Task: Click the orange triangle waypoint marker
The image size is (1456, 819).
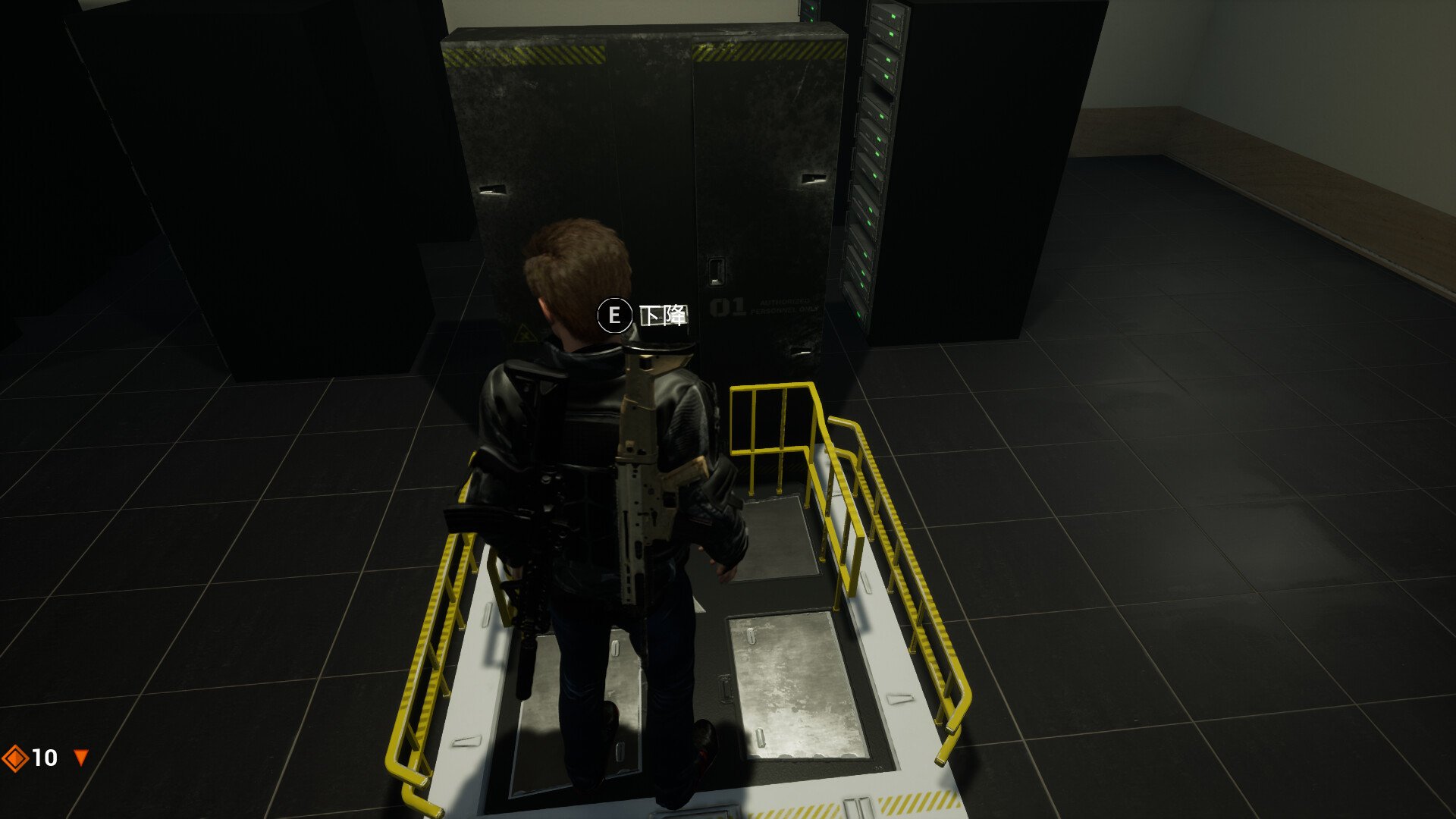Action: [79, 756]
